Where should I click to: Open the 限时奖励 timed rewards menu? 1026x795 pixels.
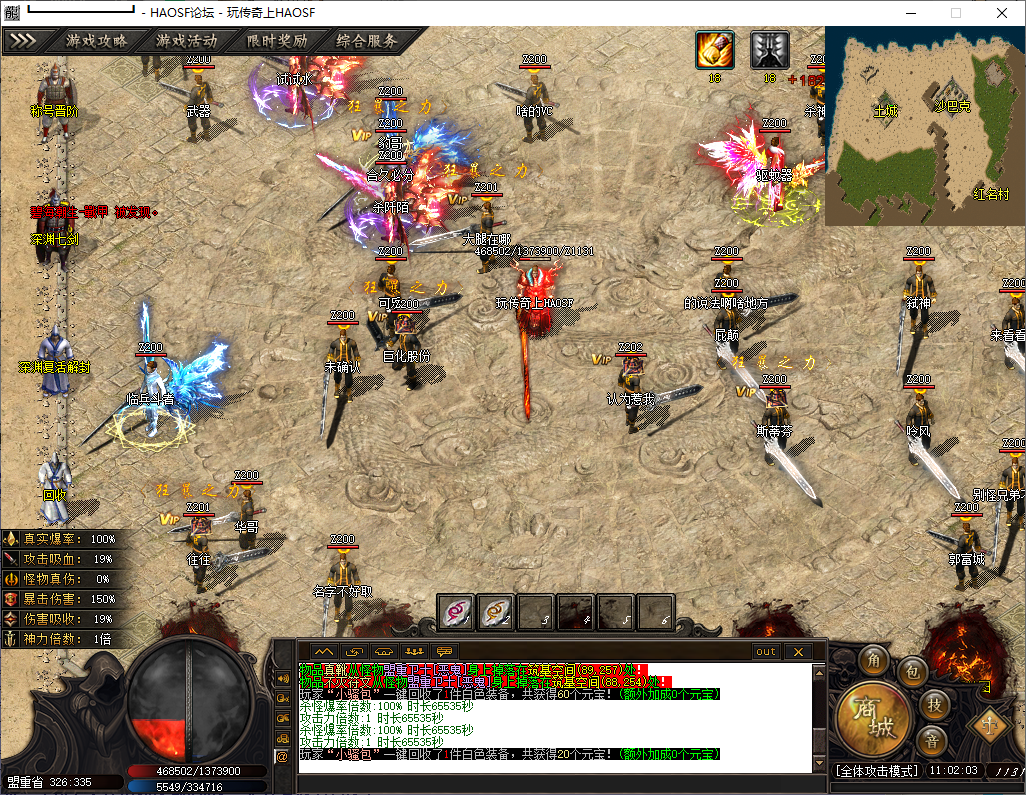point(277,41)
